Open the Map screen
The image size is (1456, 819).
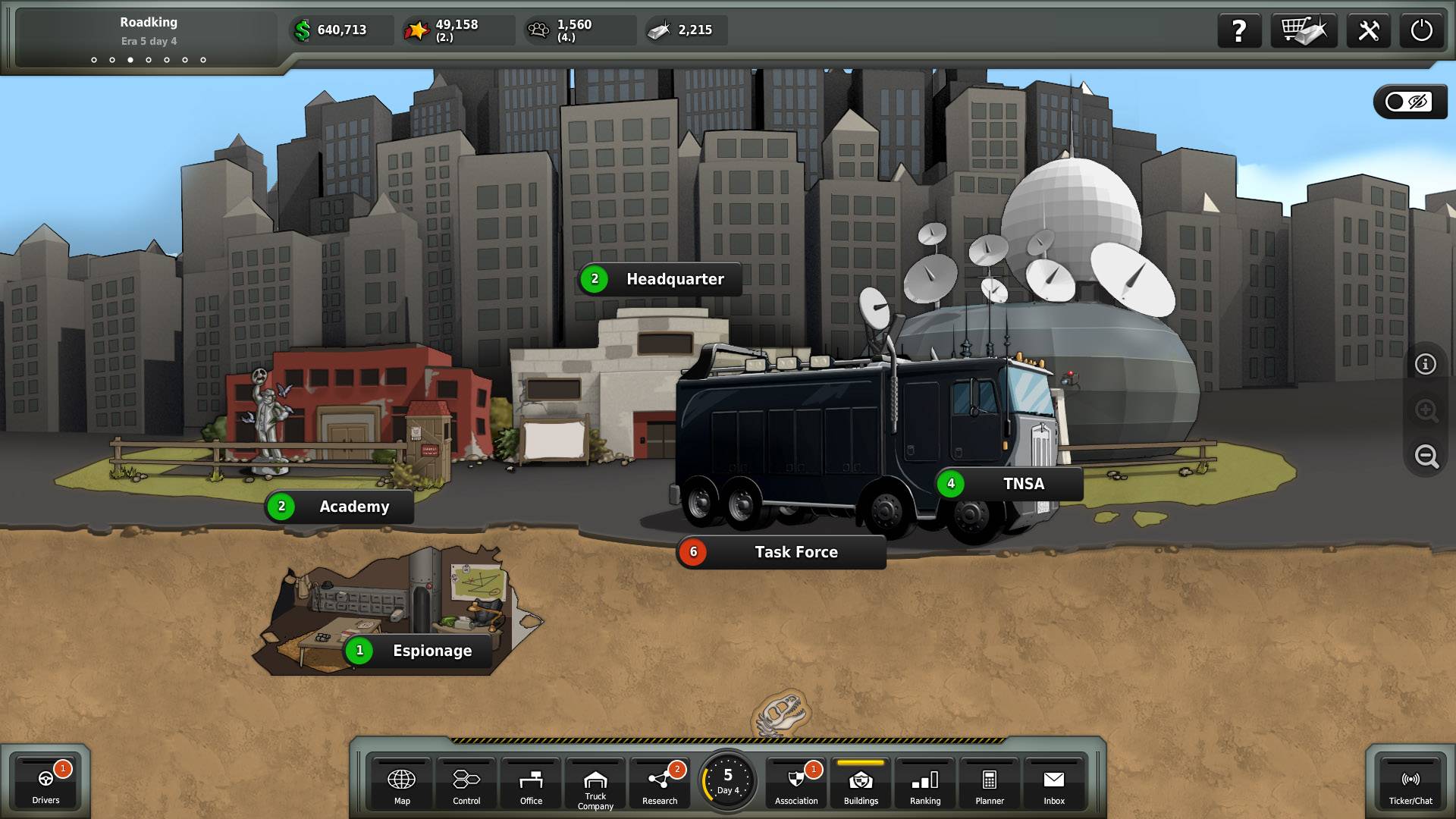(401, 784)
